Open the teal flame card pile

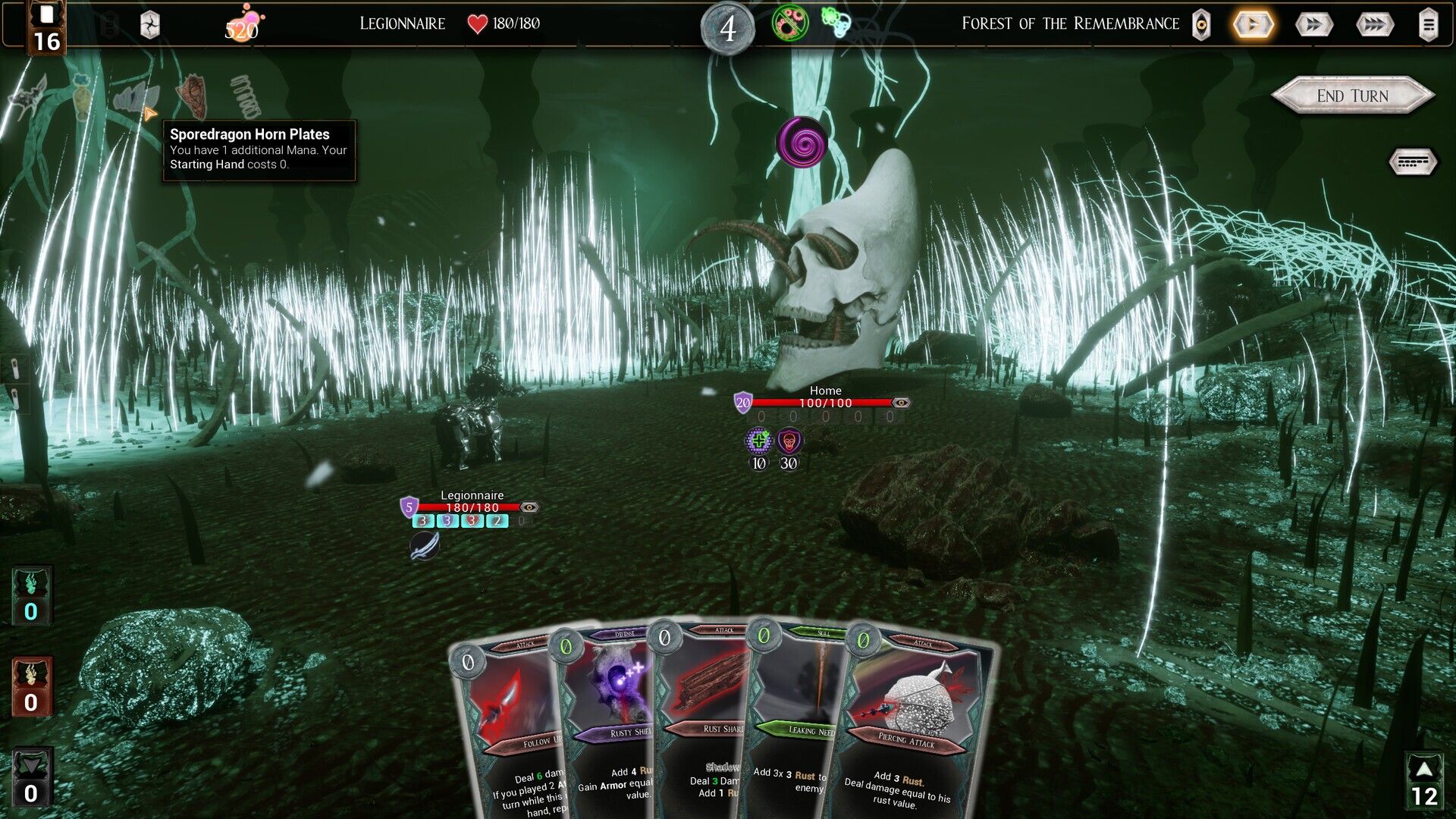pos(31,596)
